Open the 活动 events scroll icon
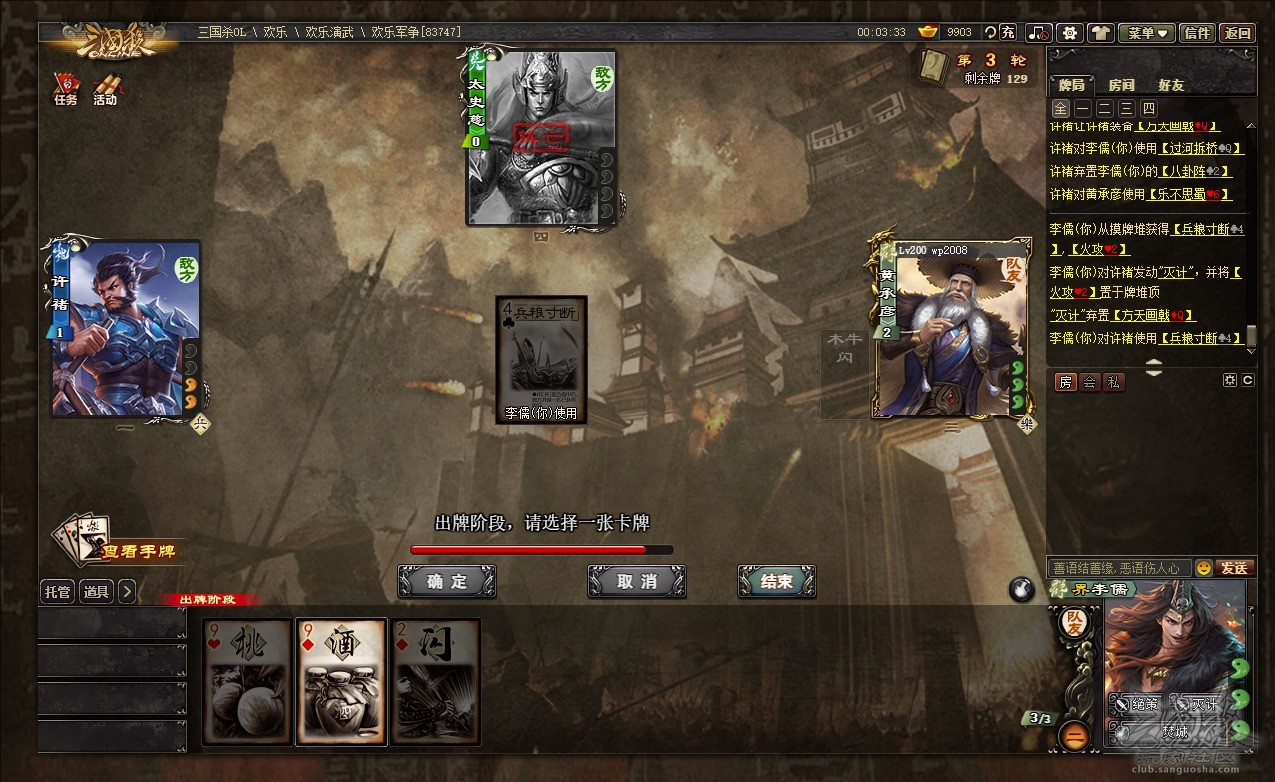 click(x=105, y=88)
